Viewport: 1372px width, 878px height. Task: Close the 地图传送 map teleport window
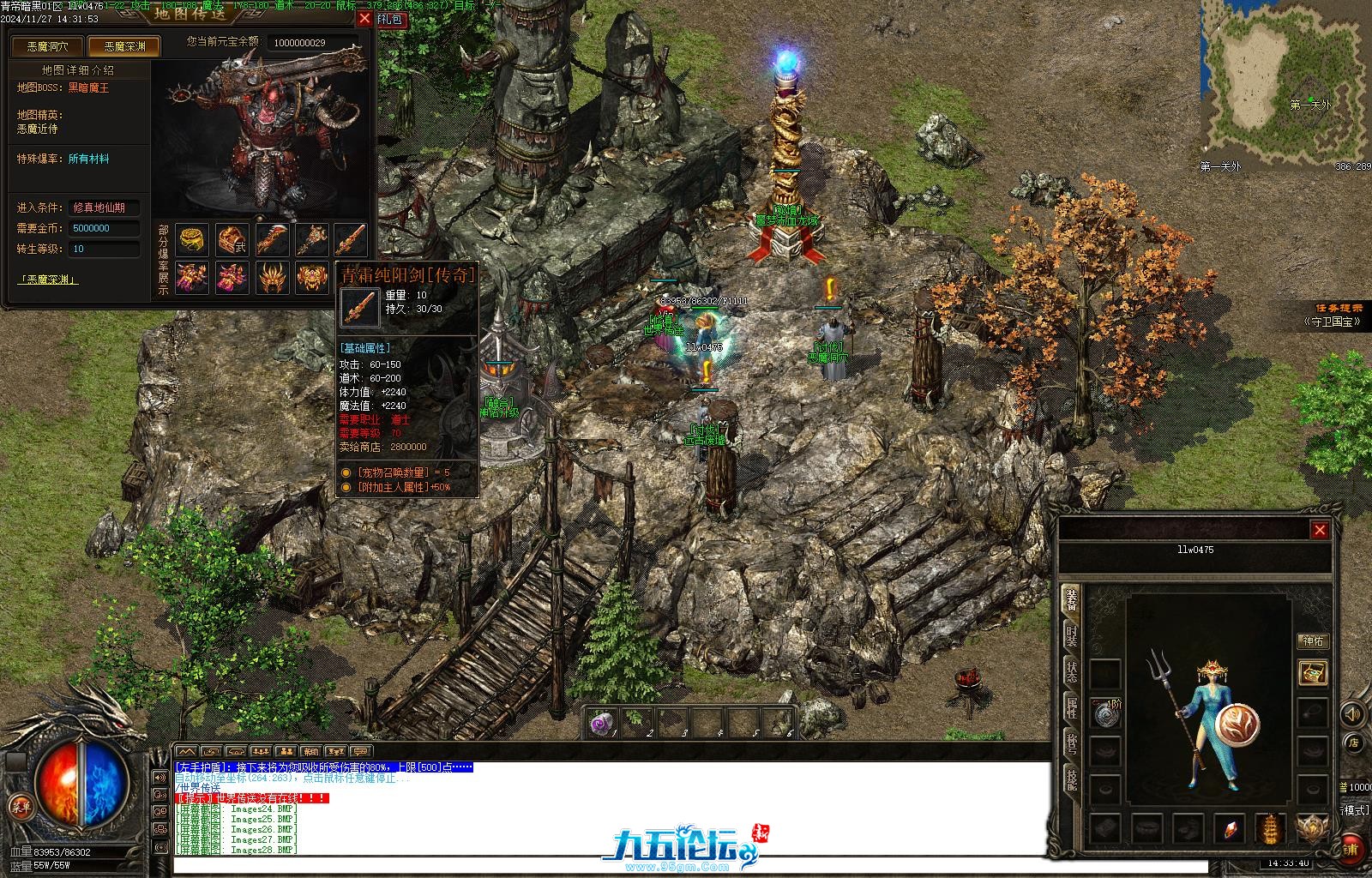pos(364,18)
